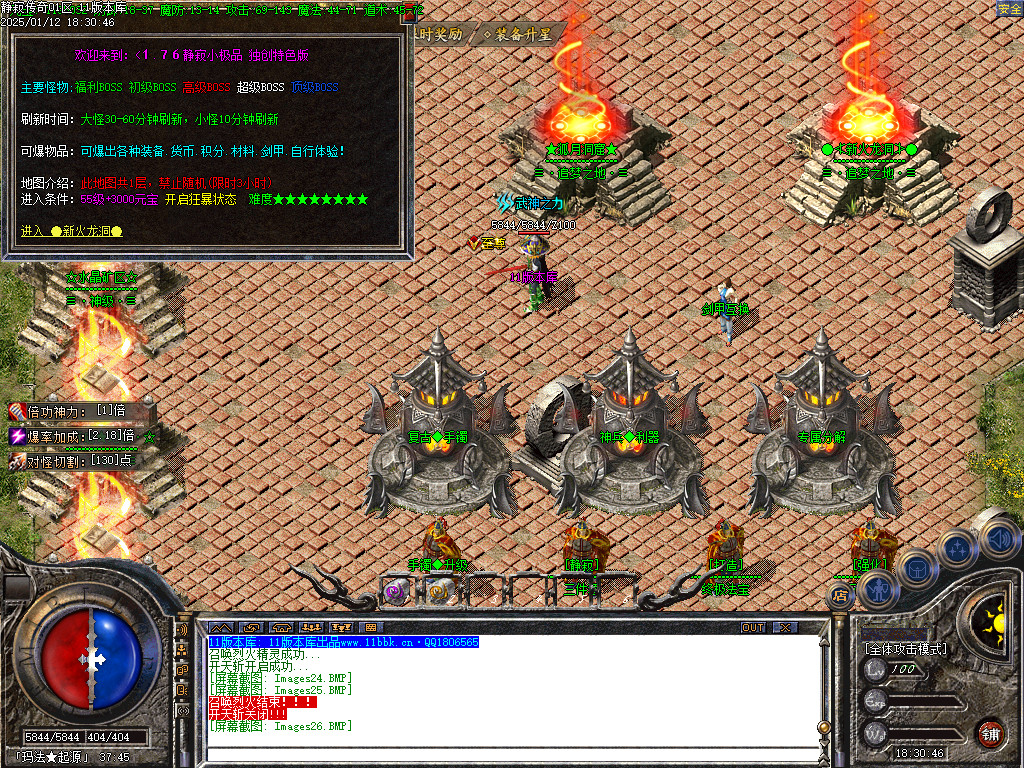
Task: Open the character status round icon
Action: [x=877, y=588]
